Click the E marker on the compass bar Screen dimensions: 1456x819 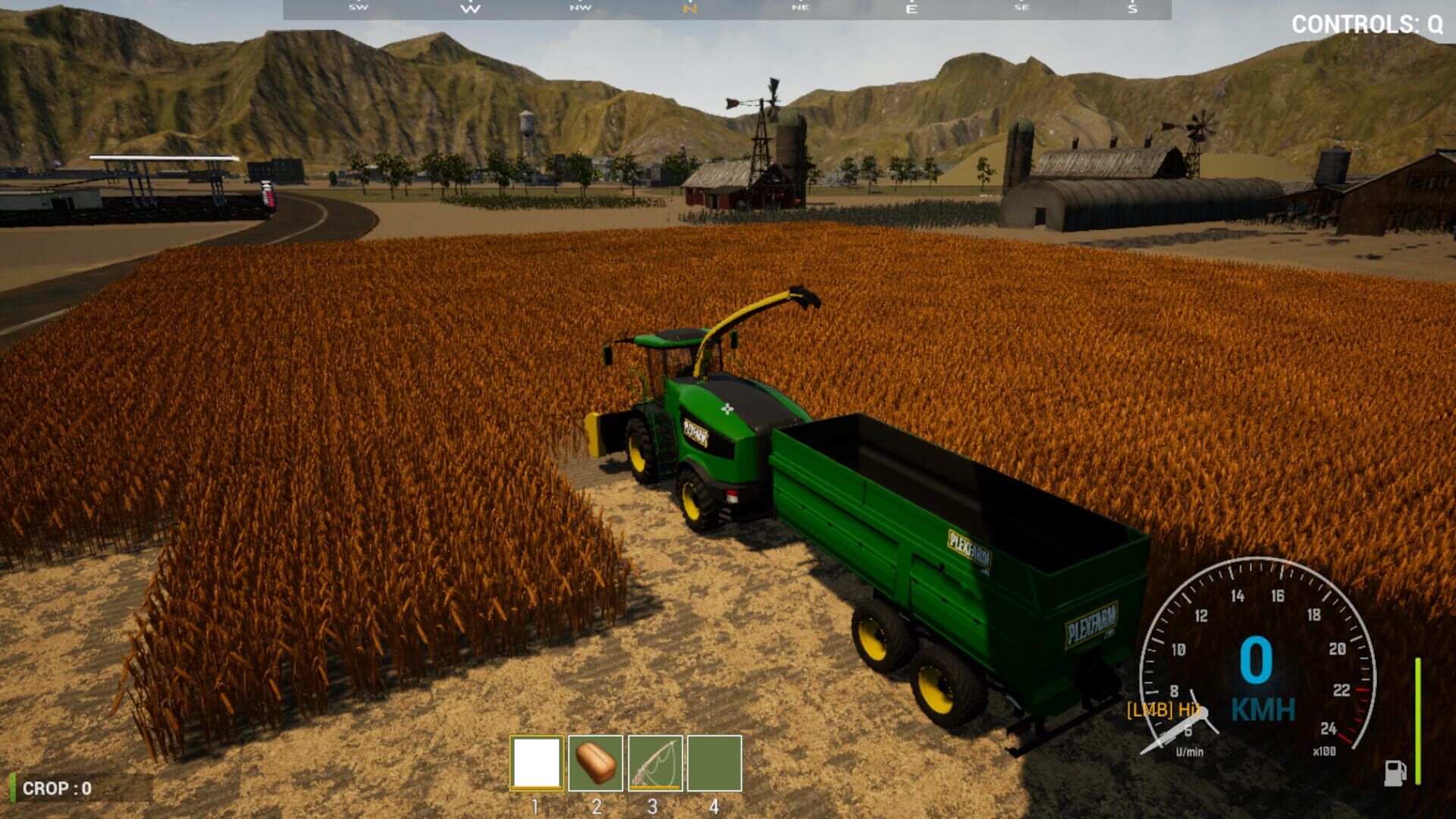[x=913, y=9]
